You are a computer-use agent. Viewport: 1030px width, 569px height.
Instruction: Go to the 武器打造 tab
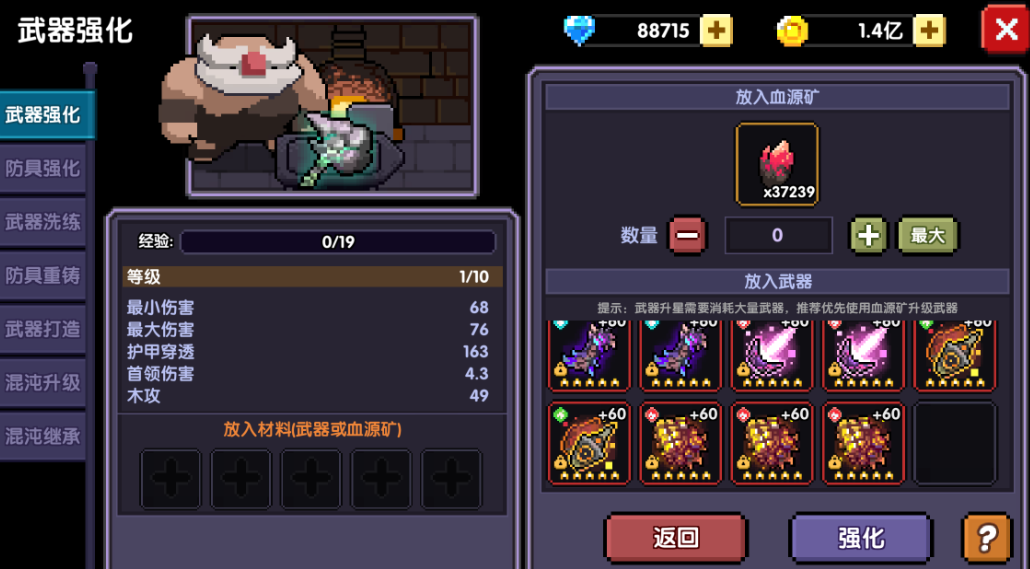tap(42, 328)
